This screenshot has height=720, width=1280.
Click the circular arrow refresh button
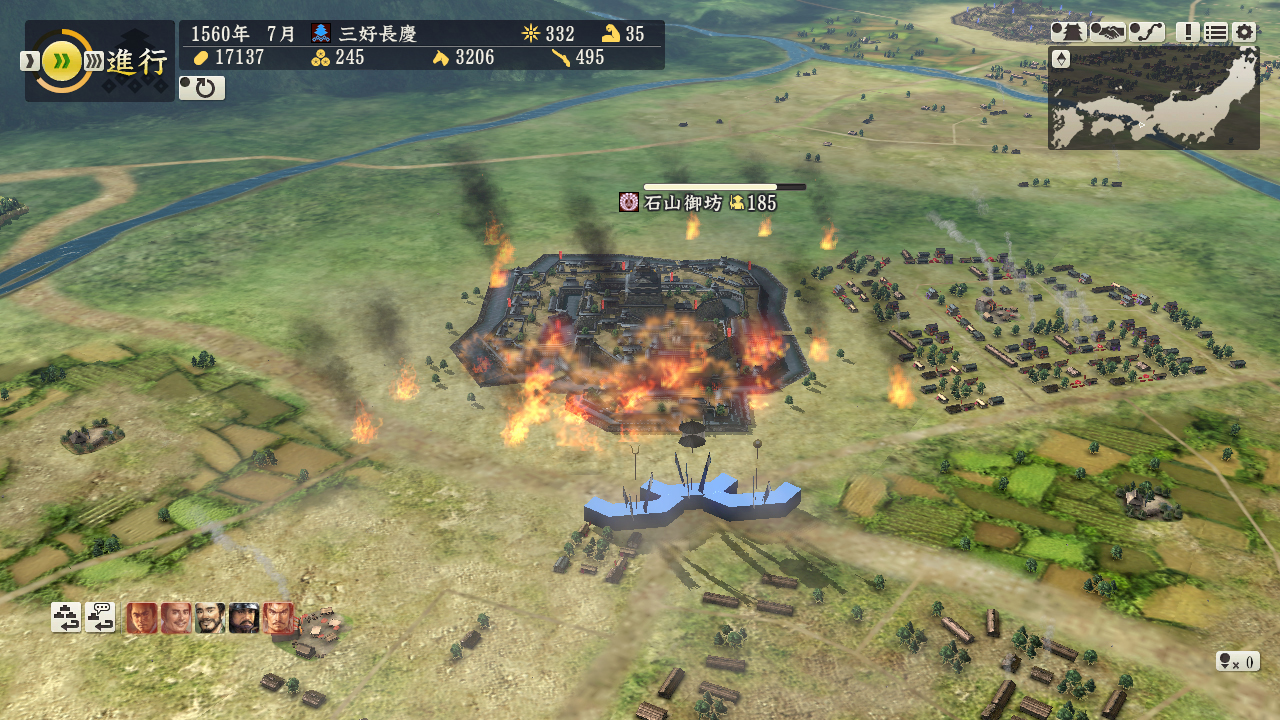tap(202, 88)
